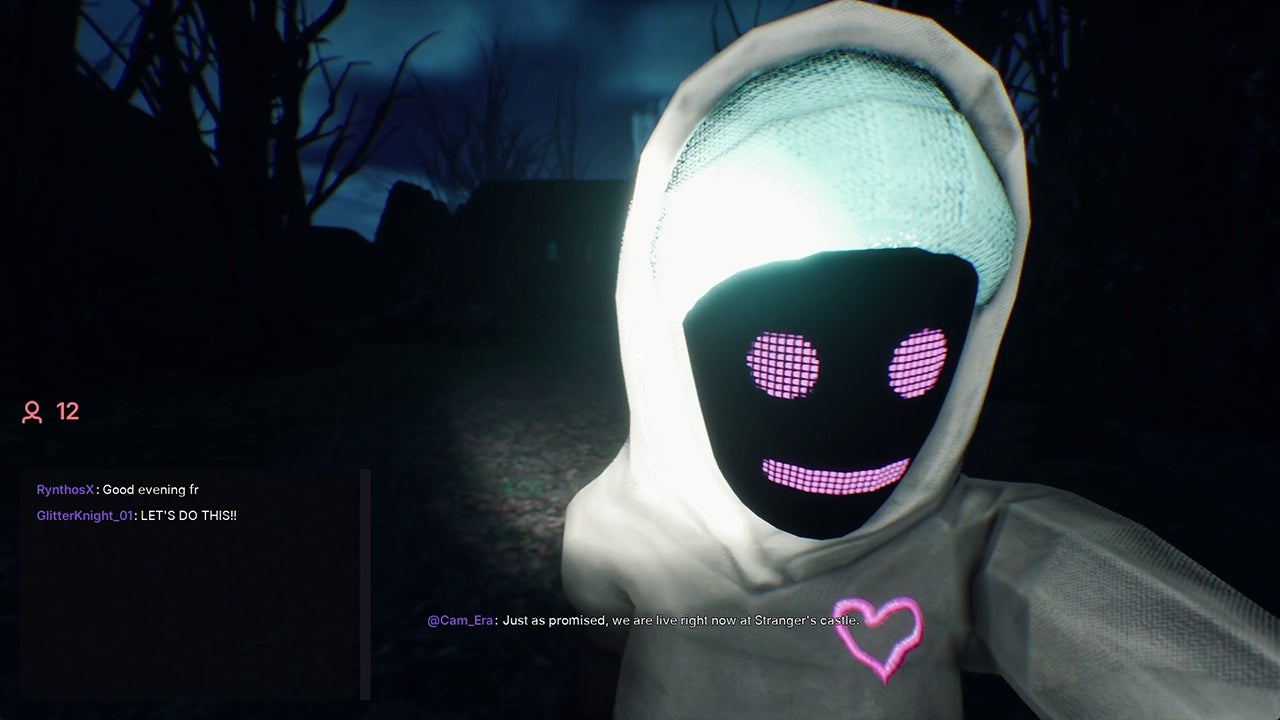This screenshot has height=720, width=1280.
Task: Click the message 'Good evening fr'
Action: tap(150, 489)
